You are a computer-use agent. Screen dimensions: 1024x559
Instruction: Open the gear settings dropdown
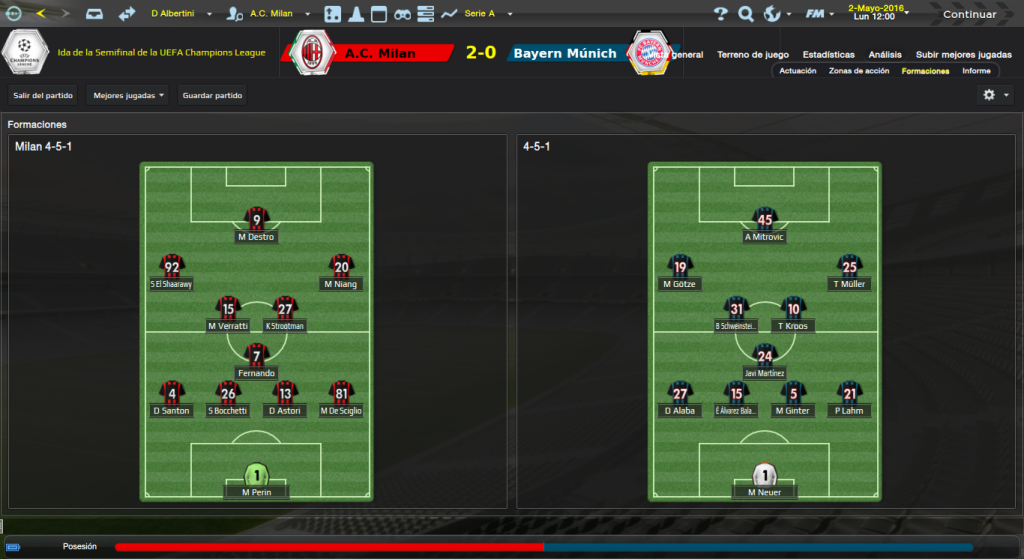[995, 95]
